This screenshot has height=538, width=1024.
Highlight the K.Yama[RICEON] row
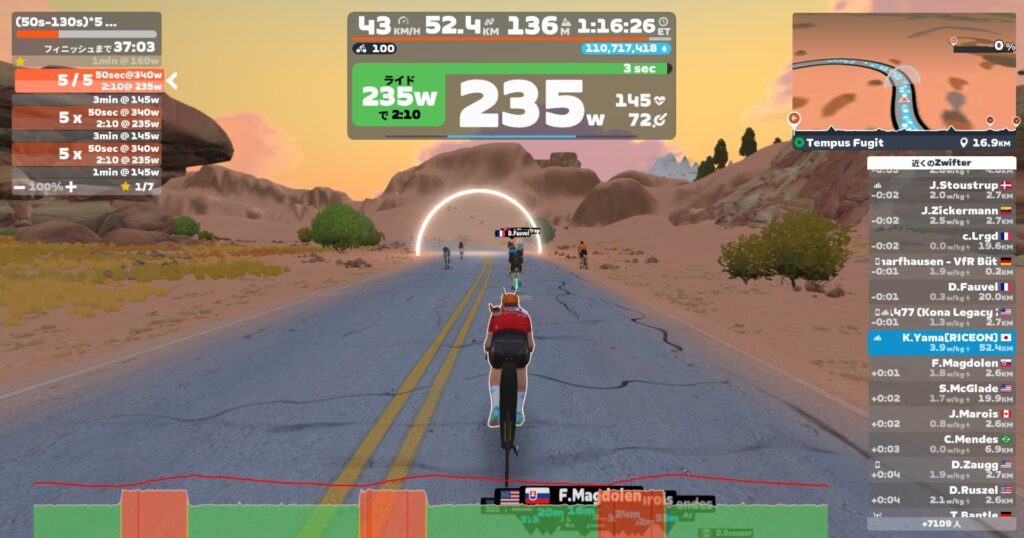(941, 343)
